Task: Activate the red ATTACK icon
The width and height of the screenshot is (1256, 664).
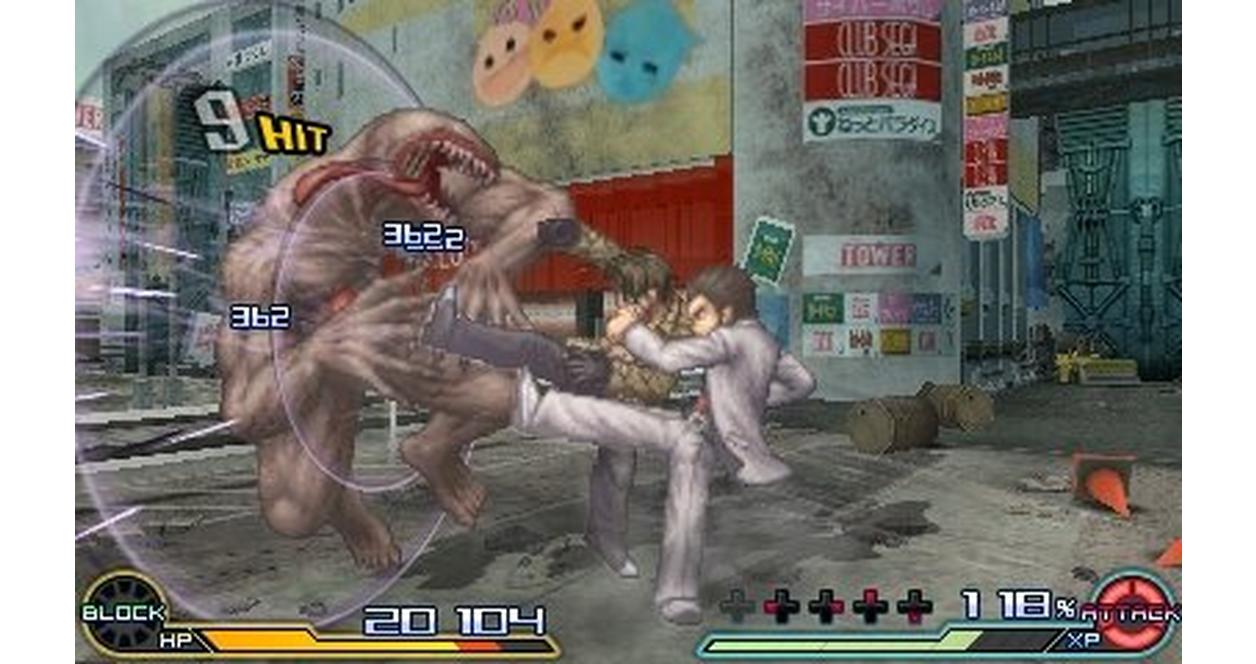Action: [x=1134, y=612]
